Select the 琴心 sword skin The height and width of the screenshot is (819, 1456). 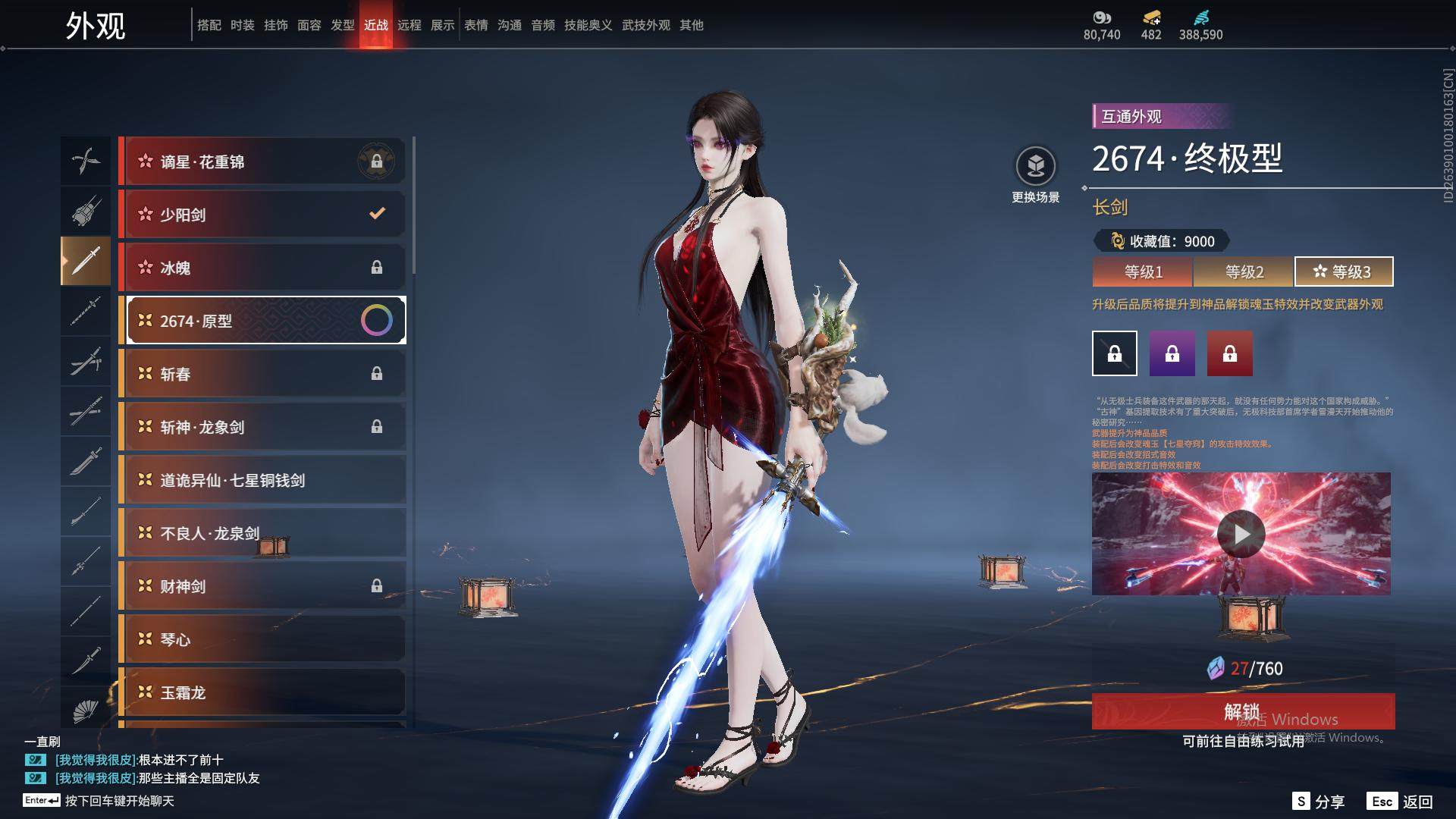[262, 639]
